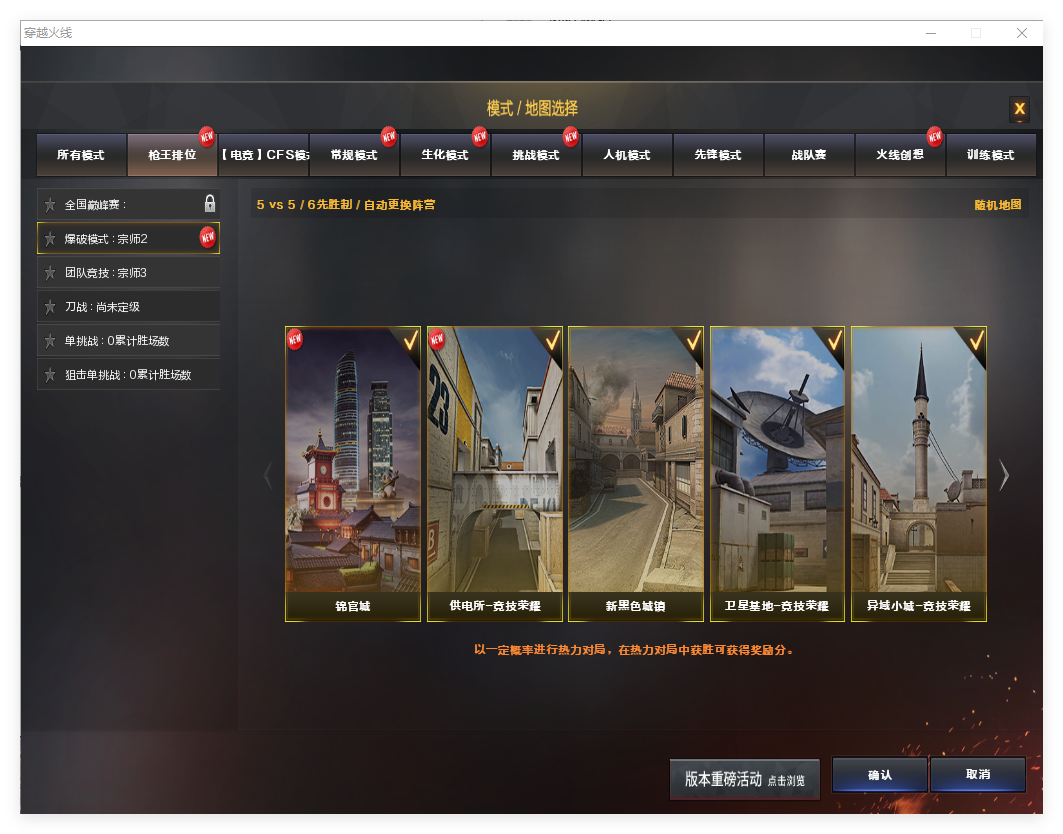Close the mode selection panel with X
This screenshot has height=834, width=1063.
point(1019,109)
